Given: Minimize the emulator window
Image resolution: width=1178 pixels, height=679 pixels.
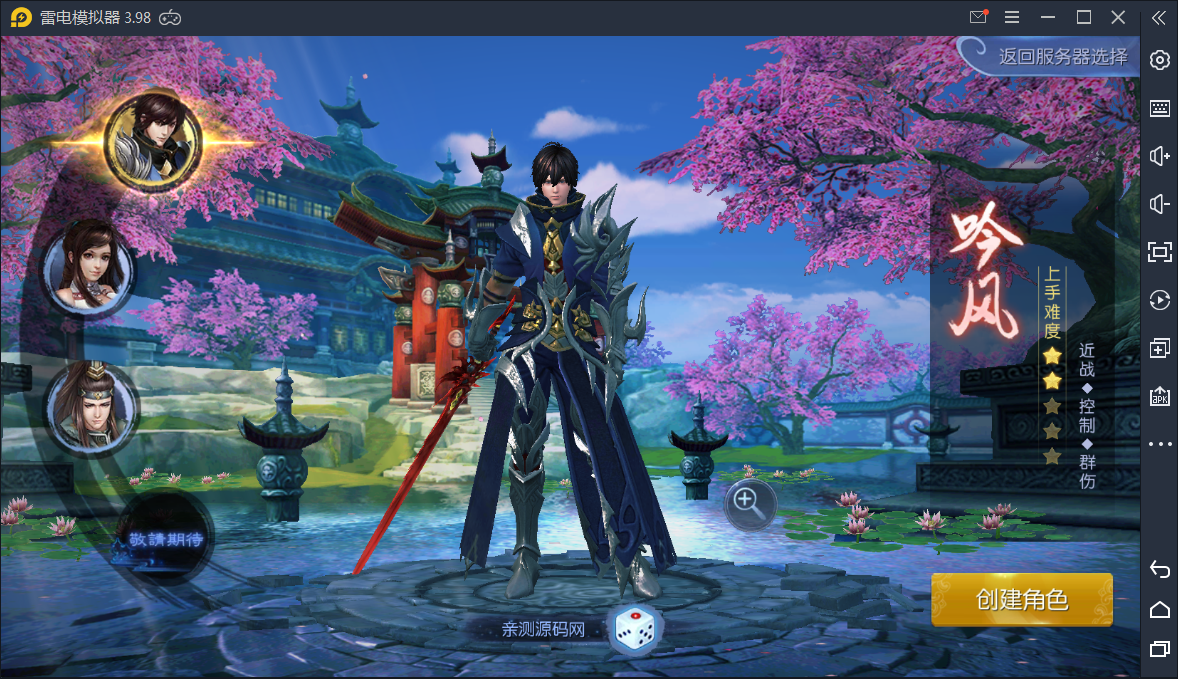Looking at the screenshot, I should pyautogui.click(x=1048, y=17).
